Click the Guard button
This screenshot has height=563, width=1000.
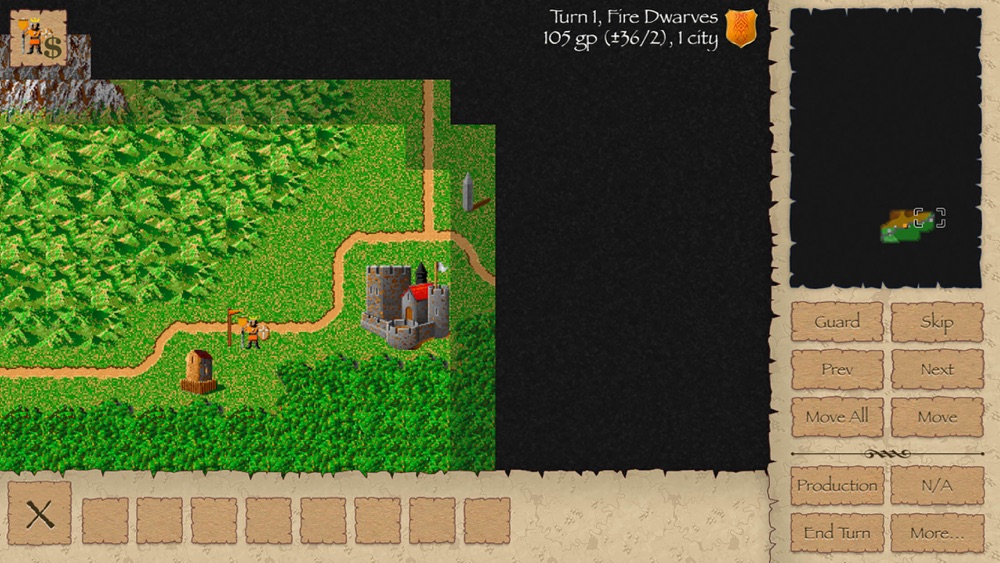[x=837, y=322]
